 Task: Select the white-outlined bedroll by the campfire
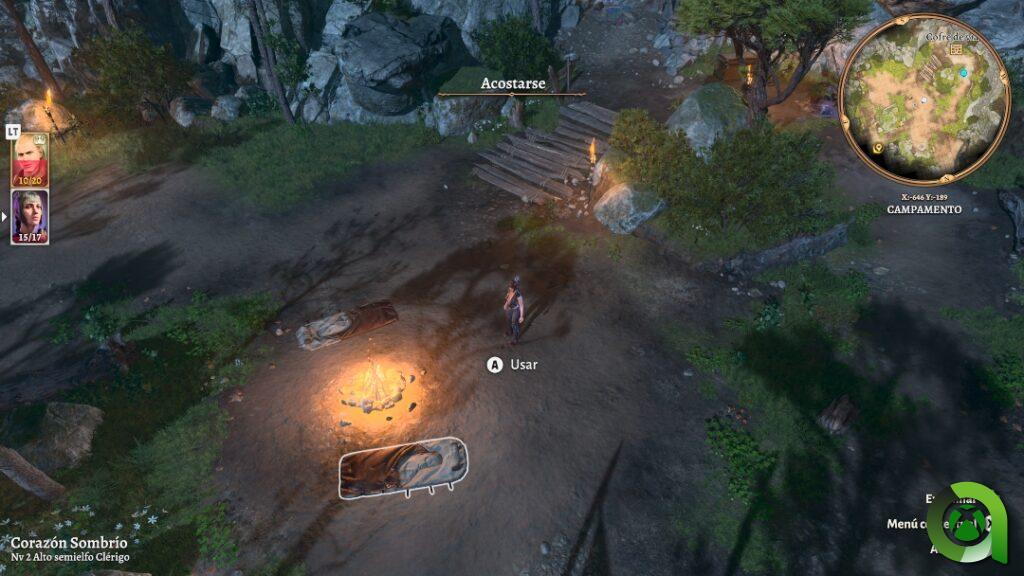pos(402,466)
